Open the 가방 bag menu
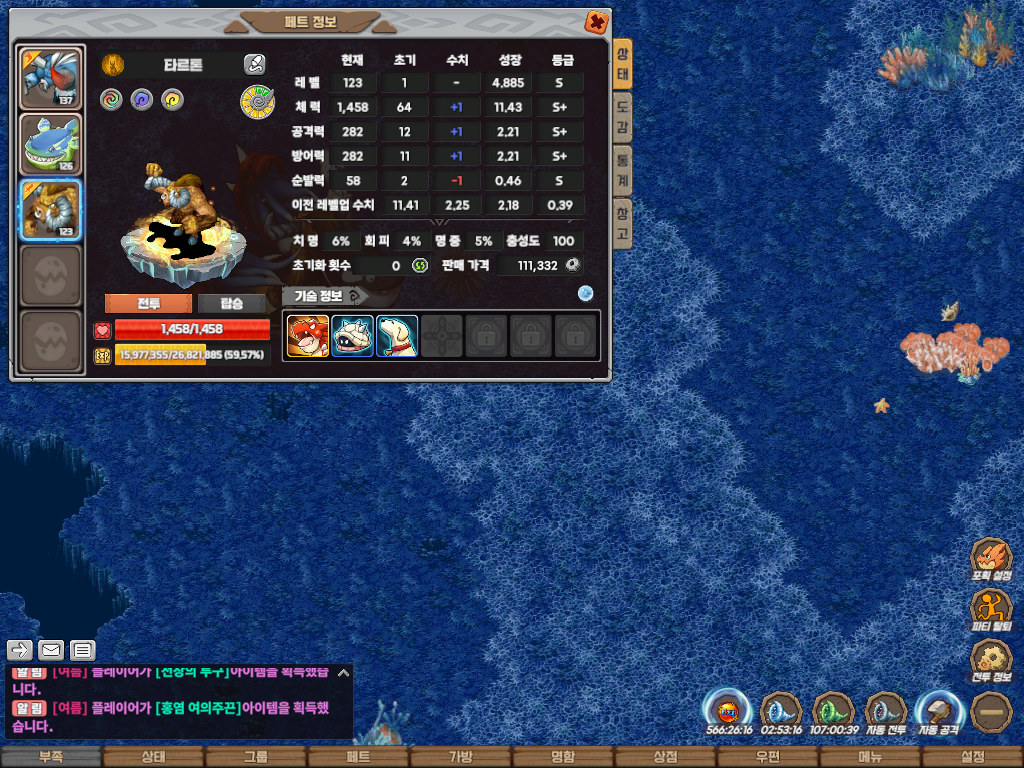 [460, 757]
